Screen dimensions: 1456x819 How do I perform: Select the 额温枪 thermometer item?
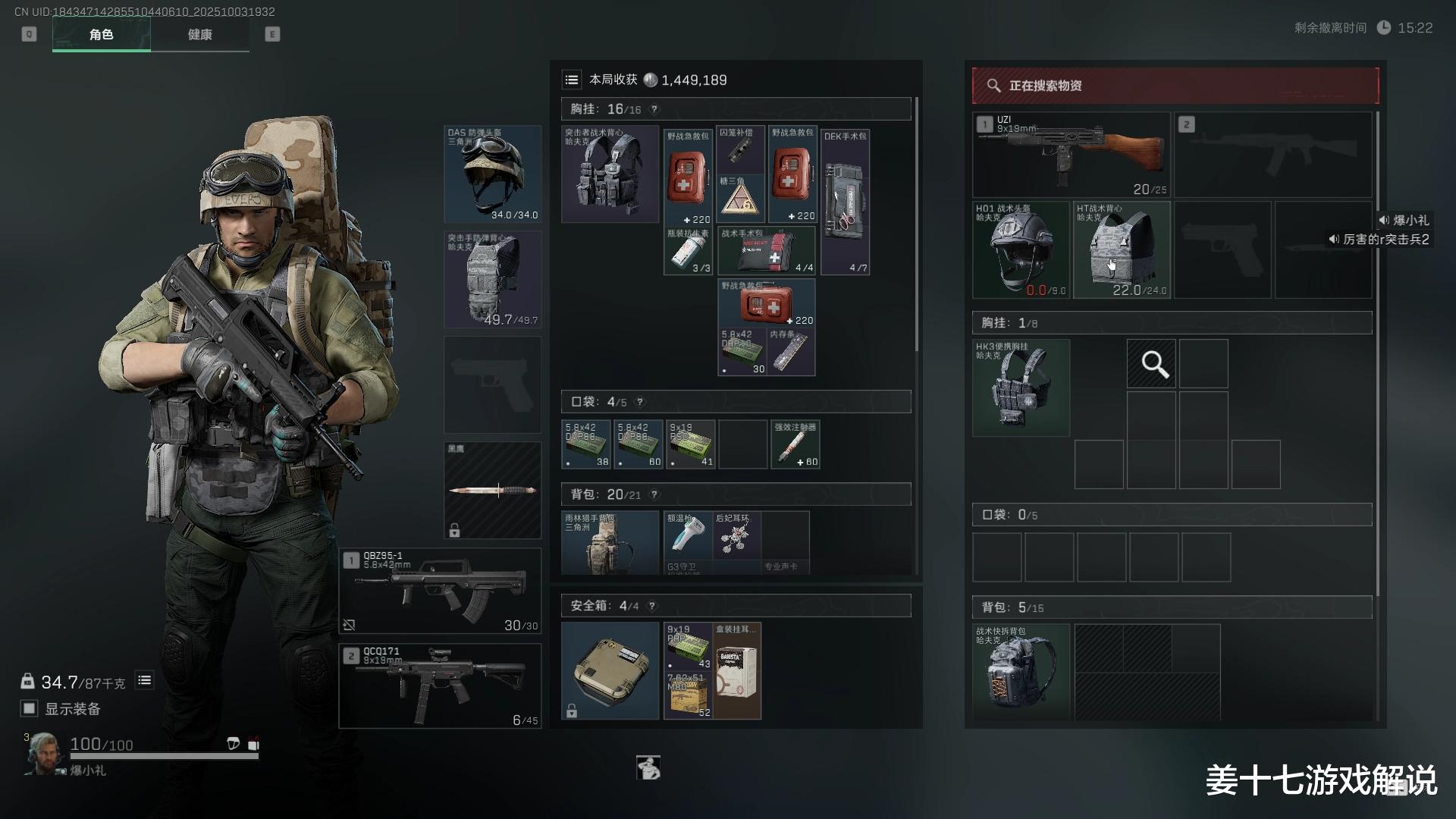click(x=687, y=540)
